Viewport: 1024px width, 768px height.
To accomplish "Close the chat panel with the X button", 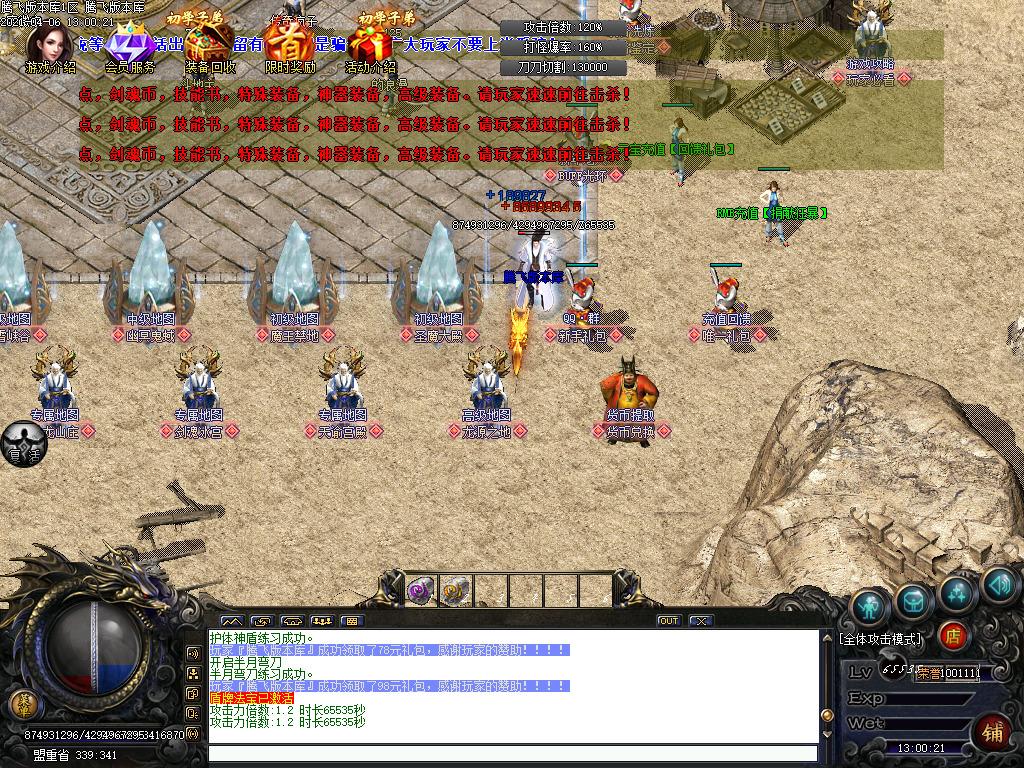I will point(701,621).
